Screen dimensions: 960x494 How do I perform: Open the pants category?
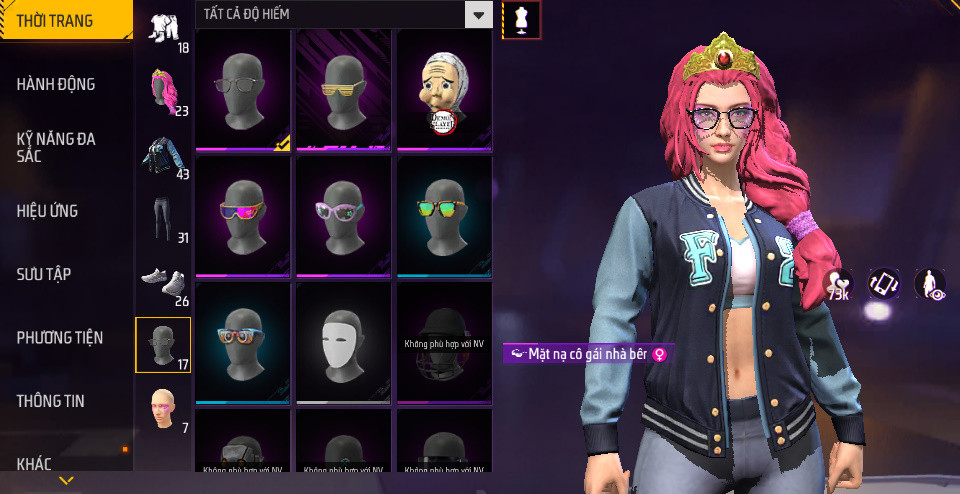163,219
